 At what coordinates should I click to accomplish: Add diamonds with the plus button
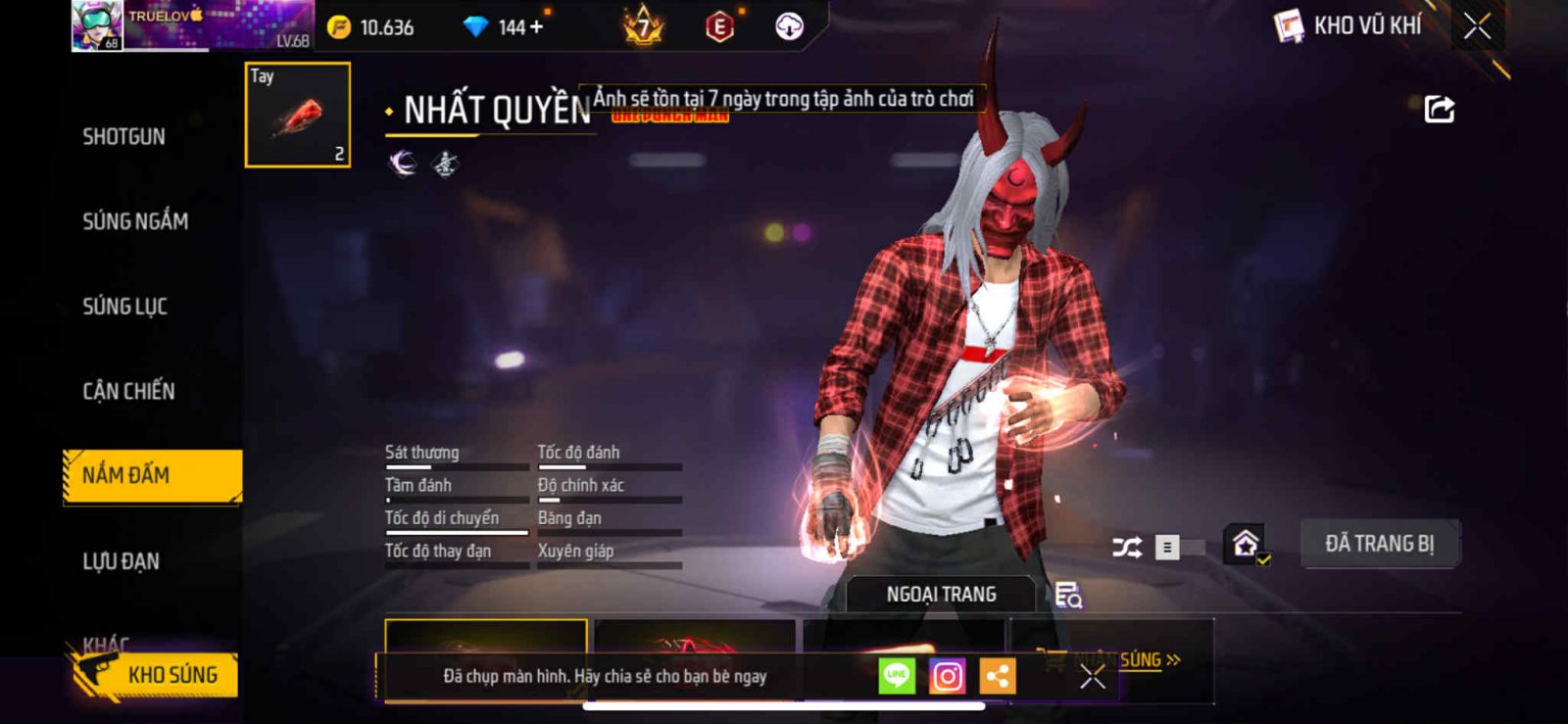(536, 27)
